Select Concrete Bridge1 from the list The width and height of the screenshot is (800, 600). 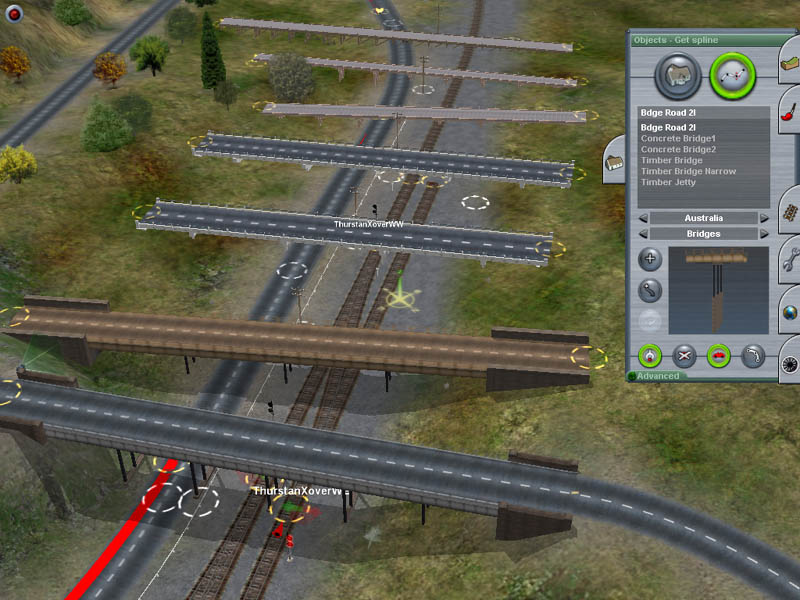(678, 139)
